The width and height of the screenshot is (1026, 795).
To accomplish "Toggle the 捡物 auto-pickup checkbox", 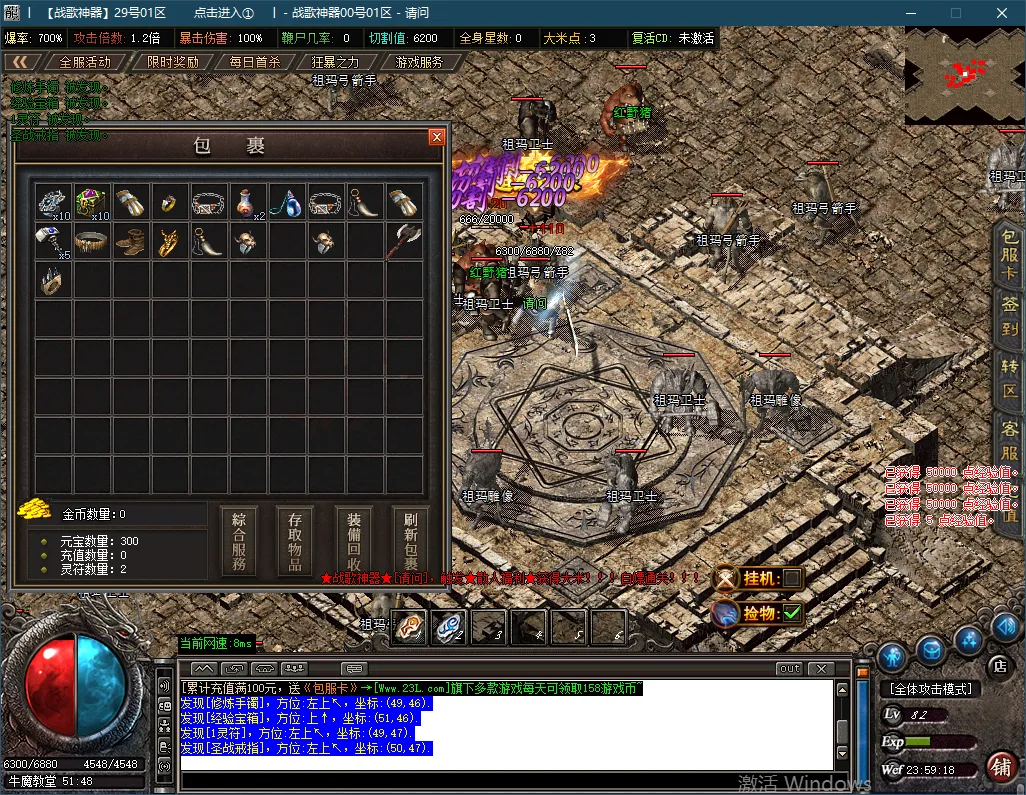I will click(792, 612).
